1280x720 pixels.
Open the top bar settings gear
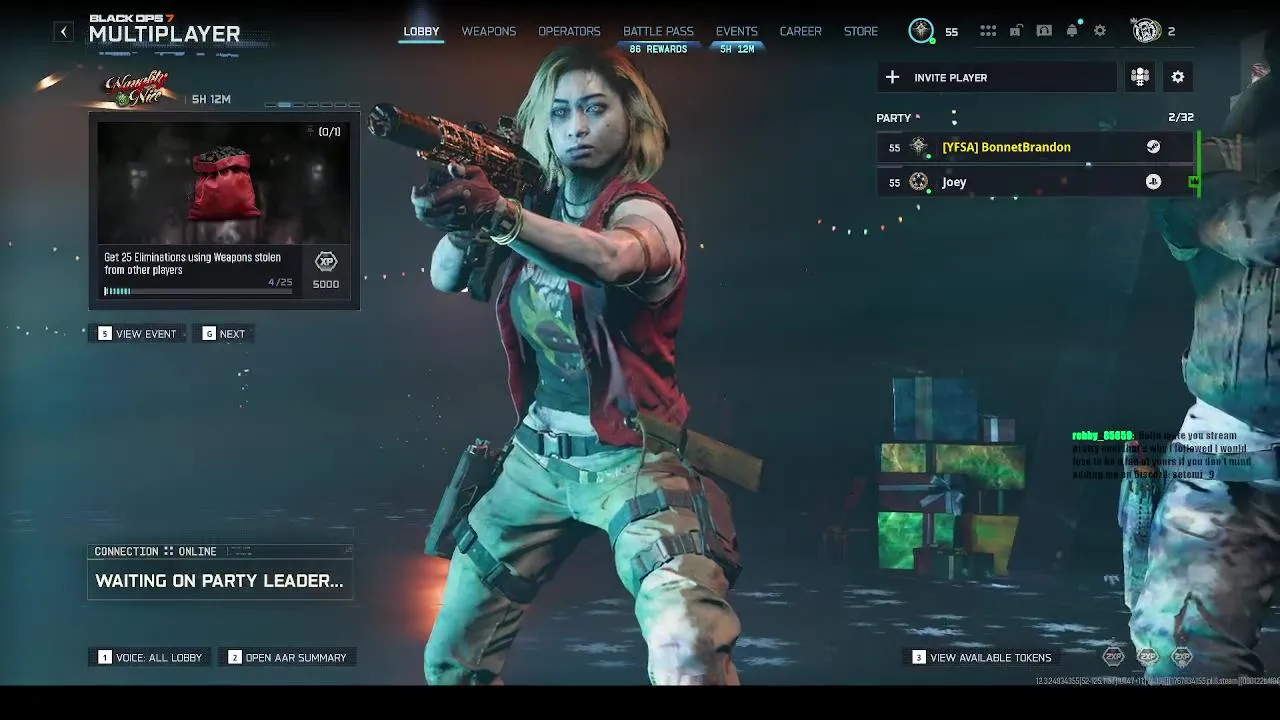coord(1100,31)
